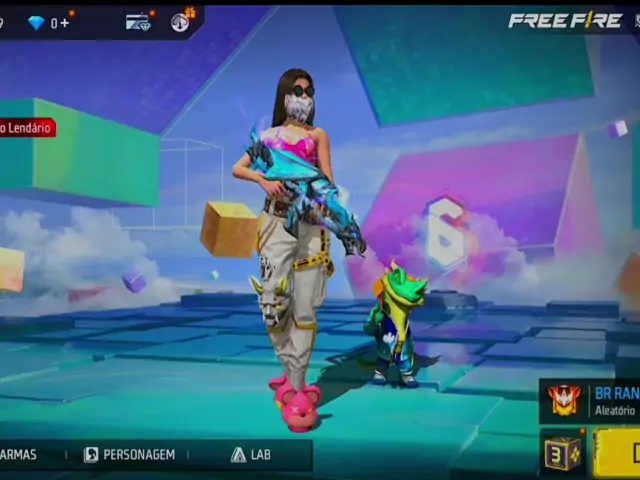Open the Armas menu
Screen dimensions: 640x480
[18, 454]
